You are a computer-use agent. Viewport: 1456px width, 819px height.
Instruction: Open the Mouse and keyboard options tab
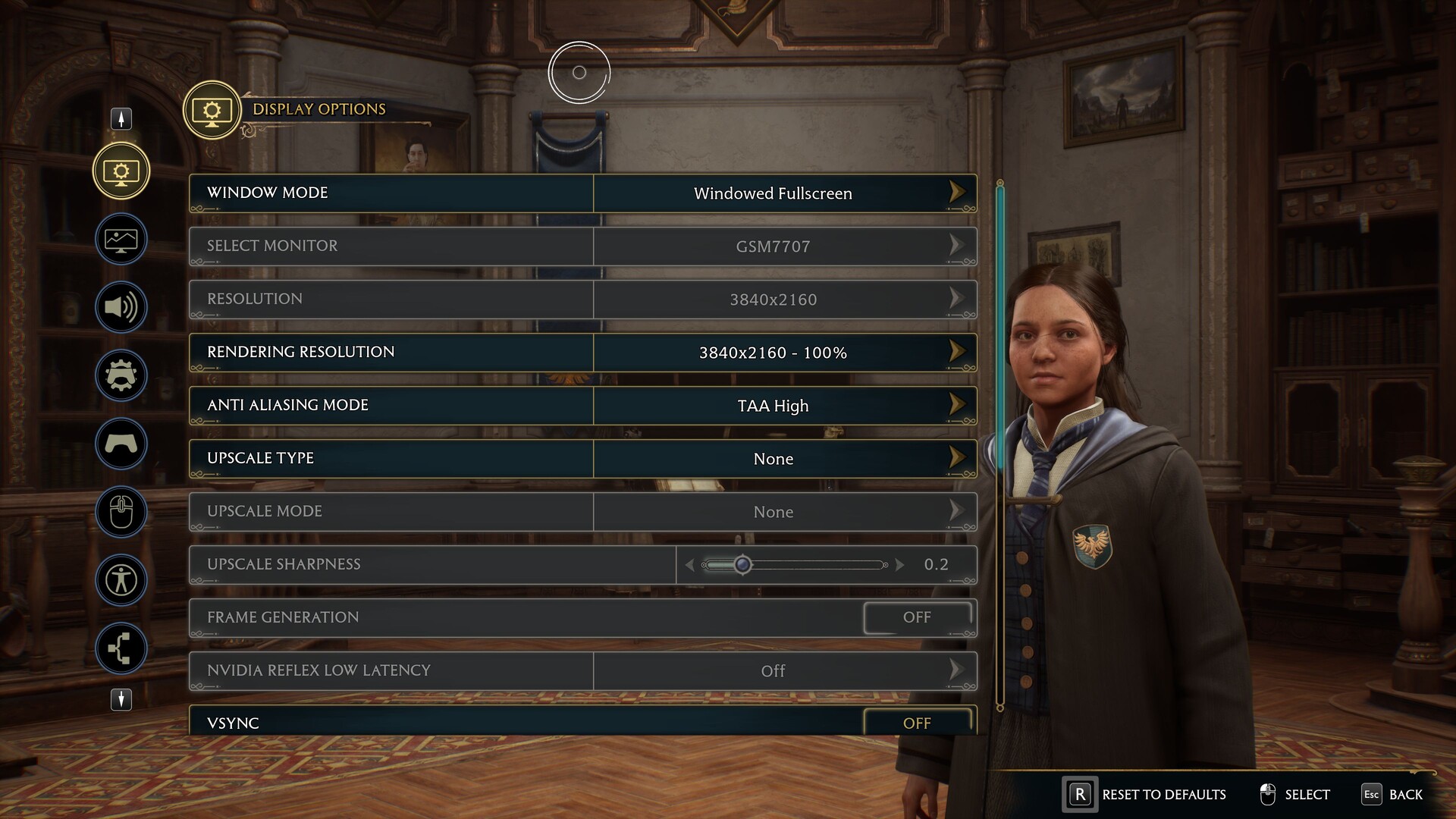tap(121, 512)
